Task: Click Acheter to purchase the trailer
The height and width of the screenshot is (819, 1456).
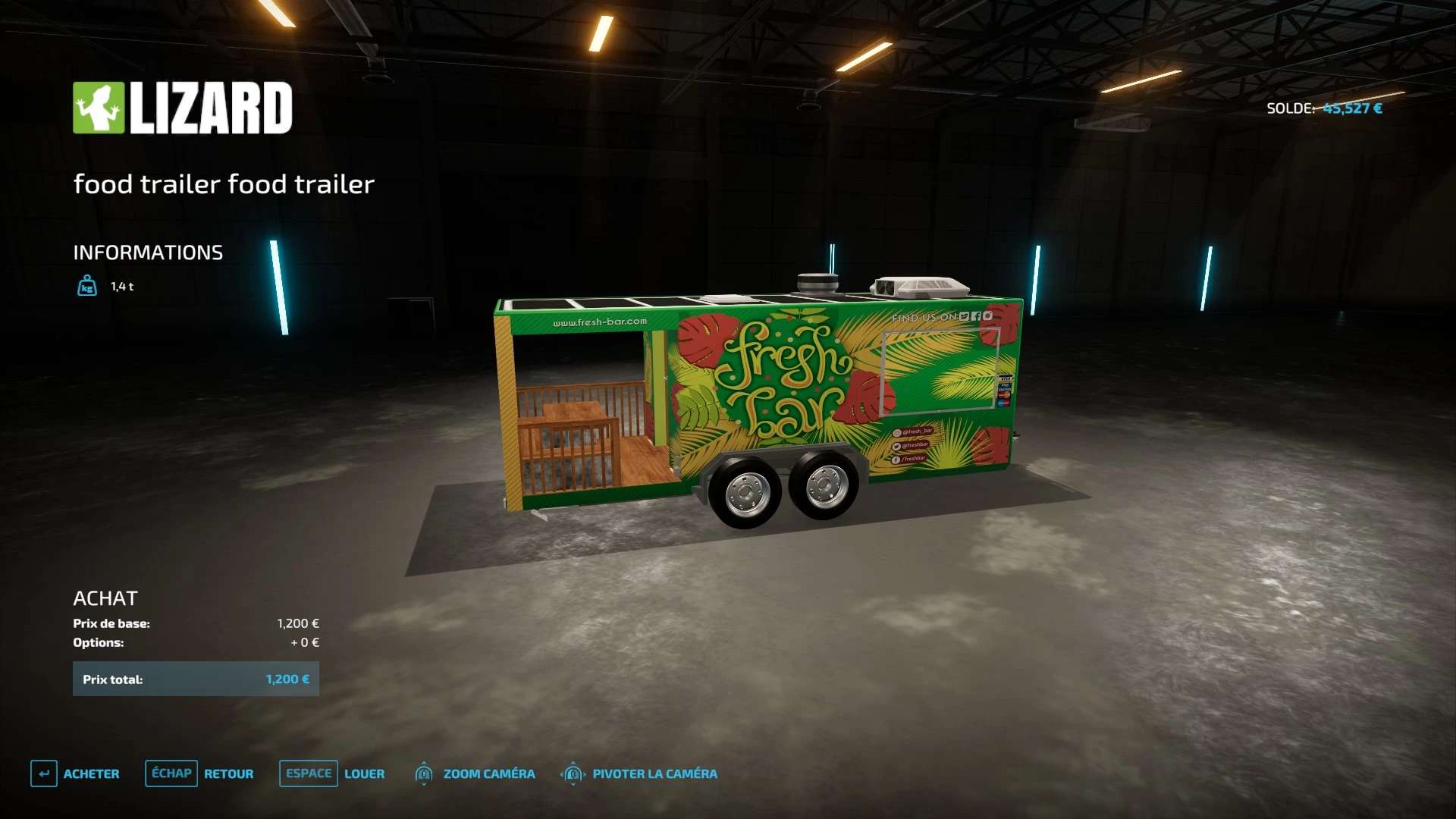Action: (x=93, y=773)
